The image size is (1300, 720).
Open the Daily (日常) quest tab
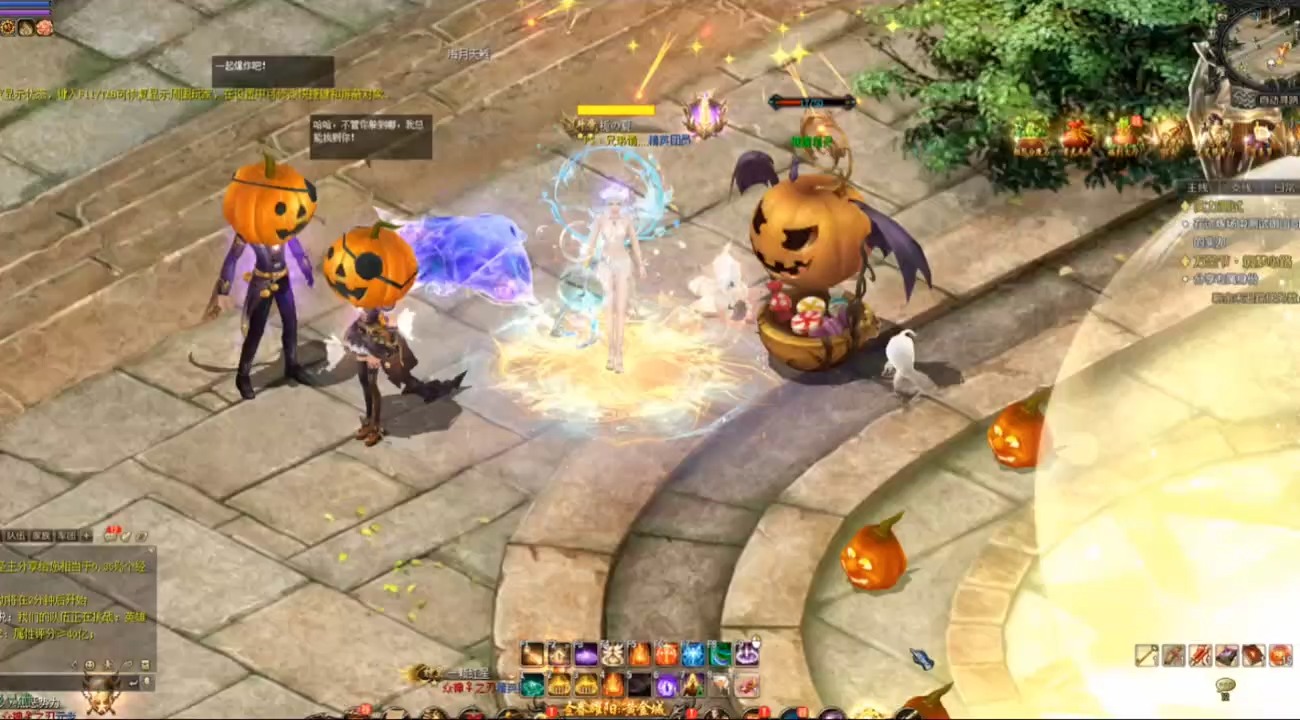tap(1283, 186)
